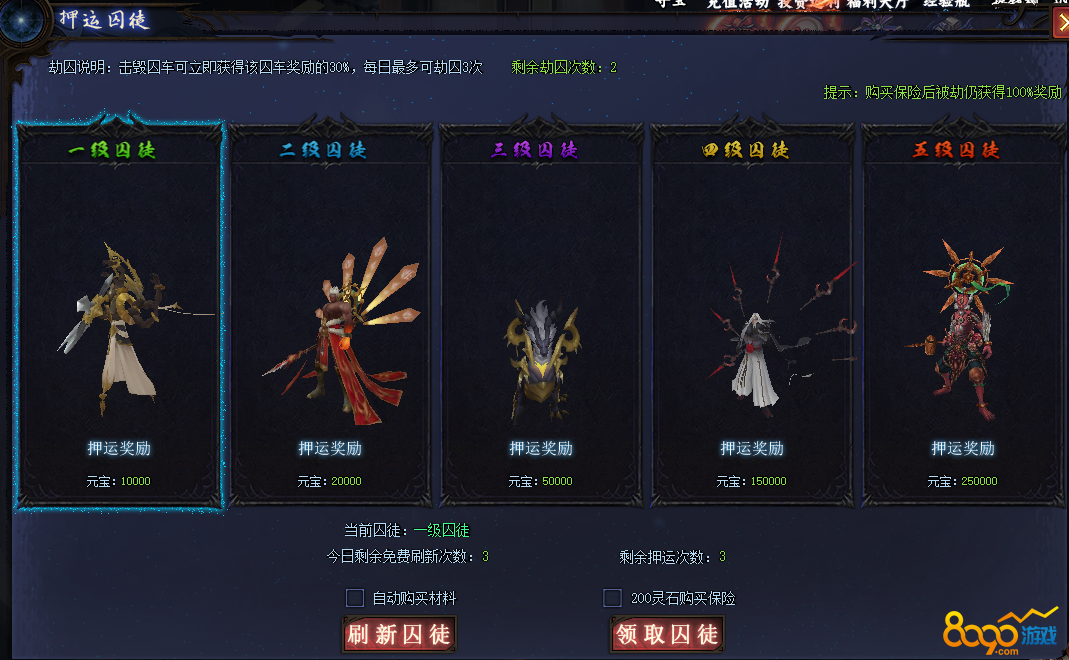Claim prisoner with the 领取囚徒 button

[666, 634]
